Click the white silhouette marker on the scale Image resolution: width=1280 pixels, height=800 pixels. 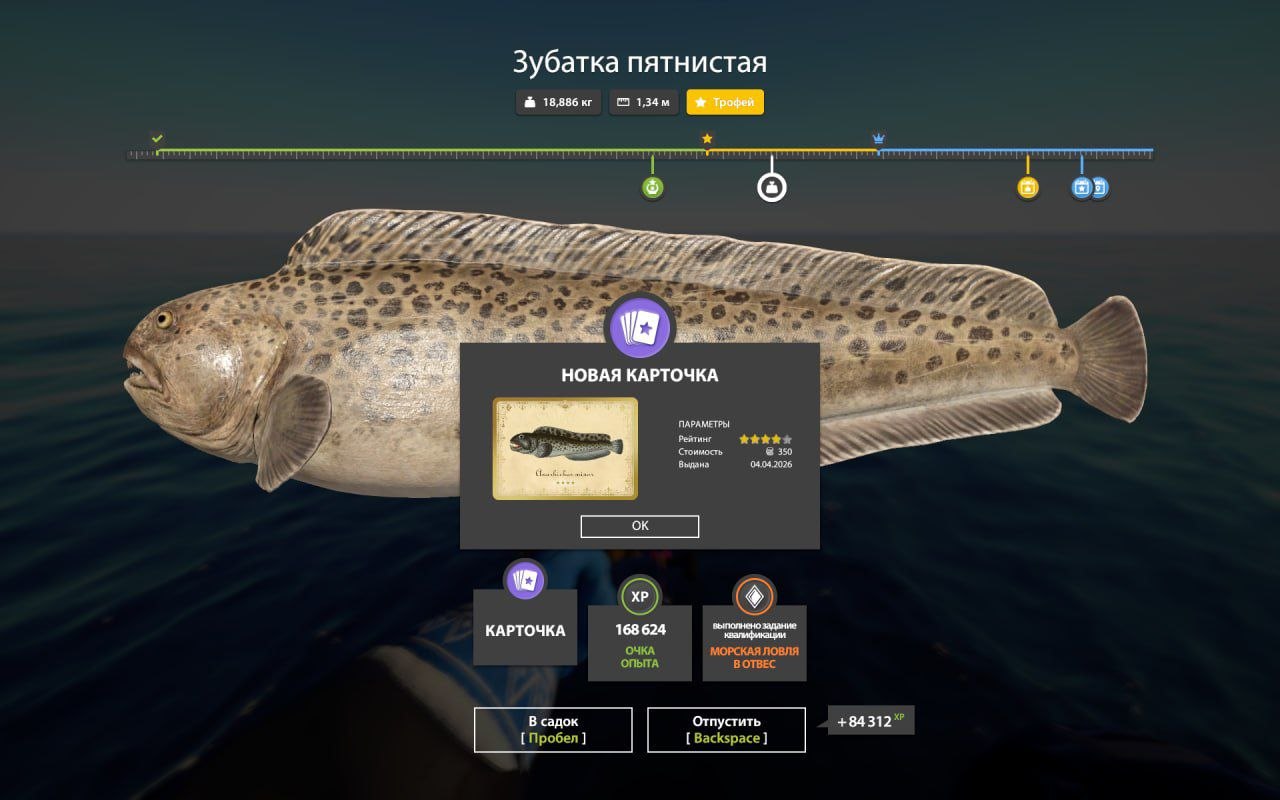pos(771,186)
